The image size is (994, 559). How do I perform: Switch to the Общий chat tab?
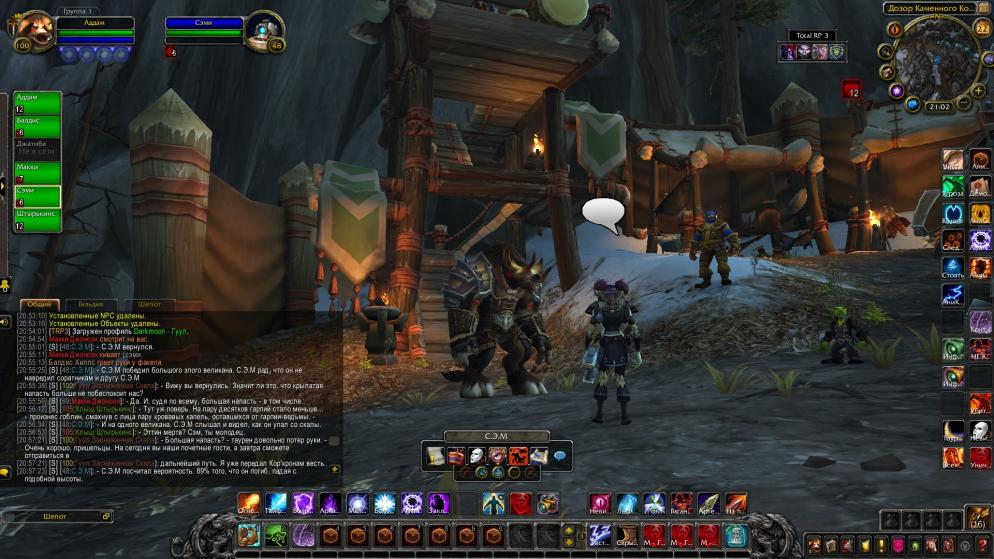pos(40,304)
